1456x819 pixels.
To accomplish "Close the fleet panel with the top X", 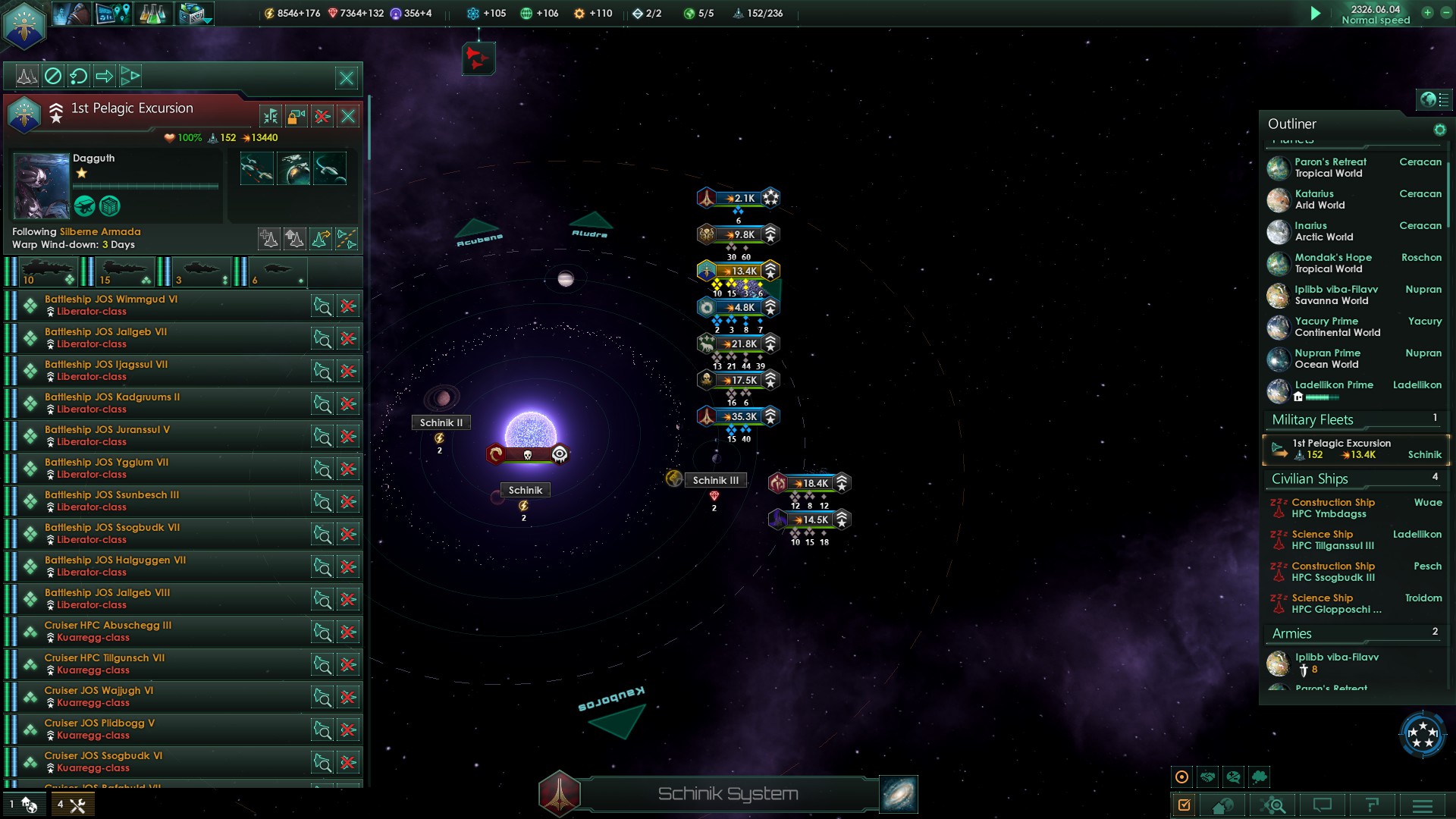I will click(347, 77).
